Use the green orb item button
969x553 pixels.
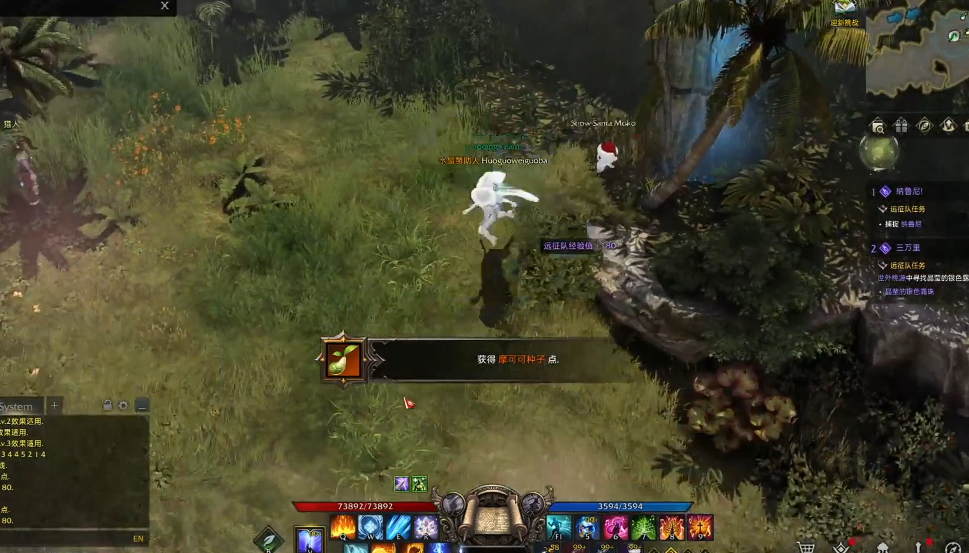click(x=878, y=152)
